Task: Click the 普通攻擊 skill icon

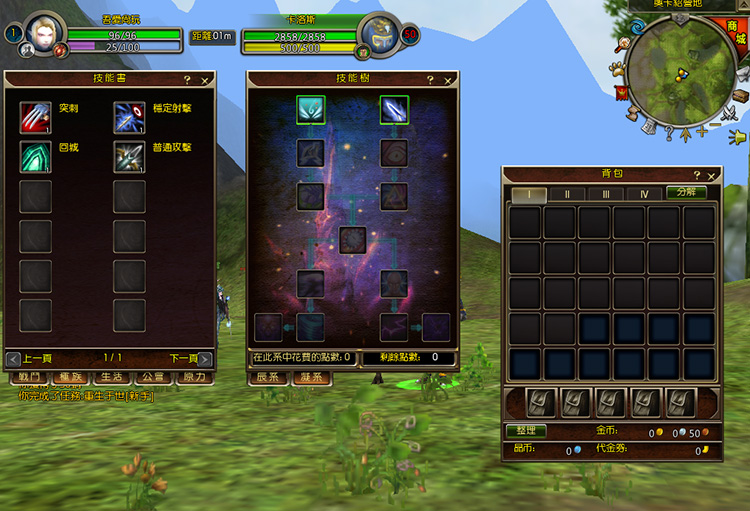Action: tap(129, 156)
